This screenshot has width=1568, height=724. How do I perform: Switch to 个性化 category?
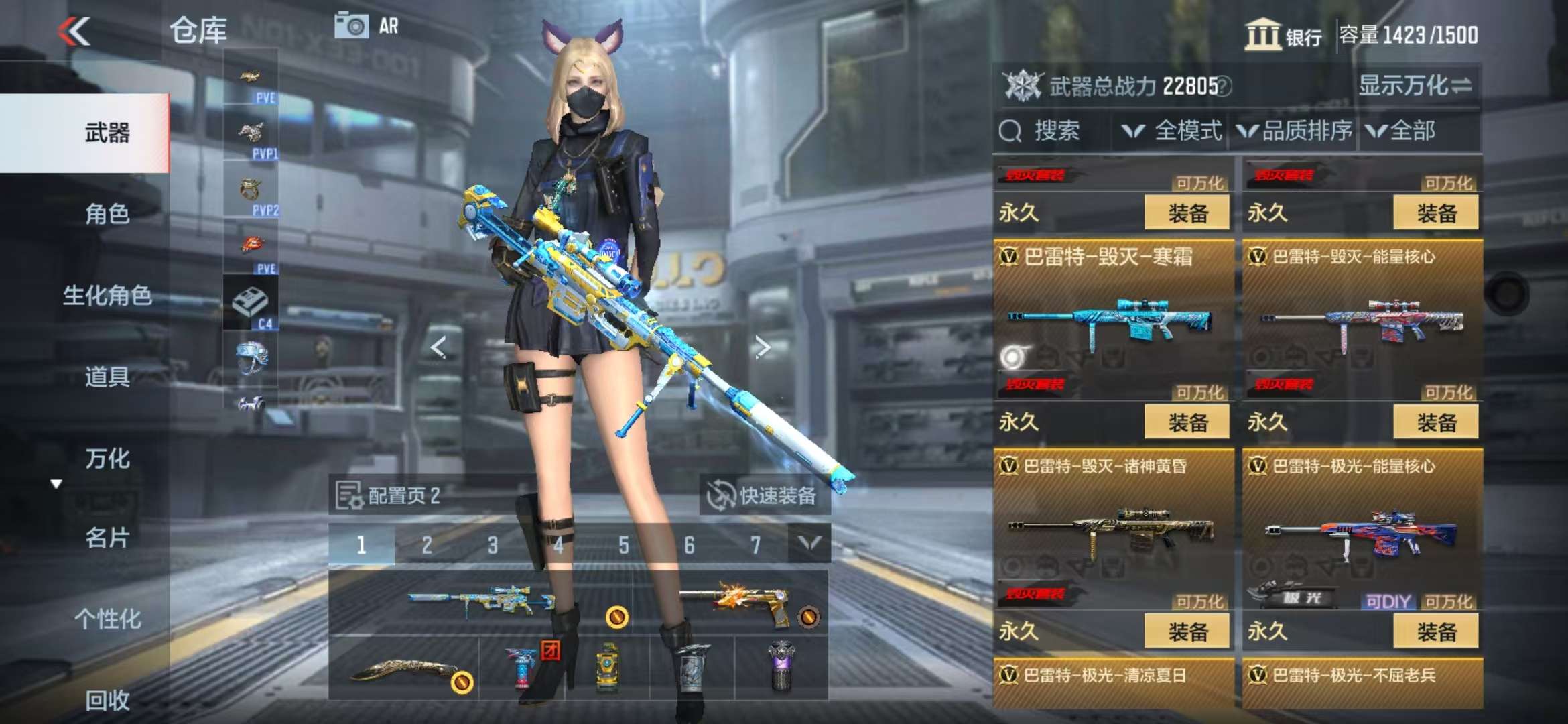(107, 619)
